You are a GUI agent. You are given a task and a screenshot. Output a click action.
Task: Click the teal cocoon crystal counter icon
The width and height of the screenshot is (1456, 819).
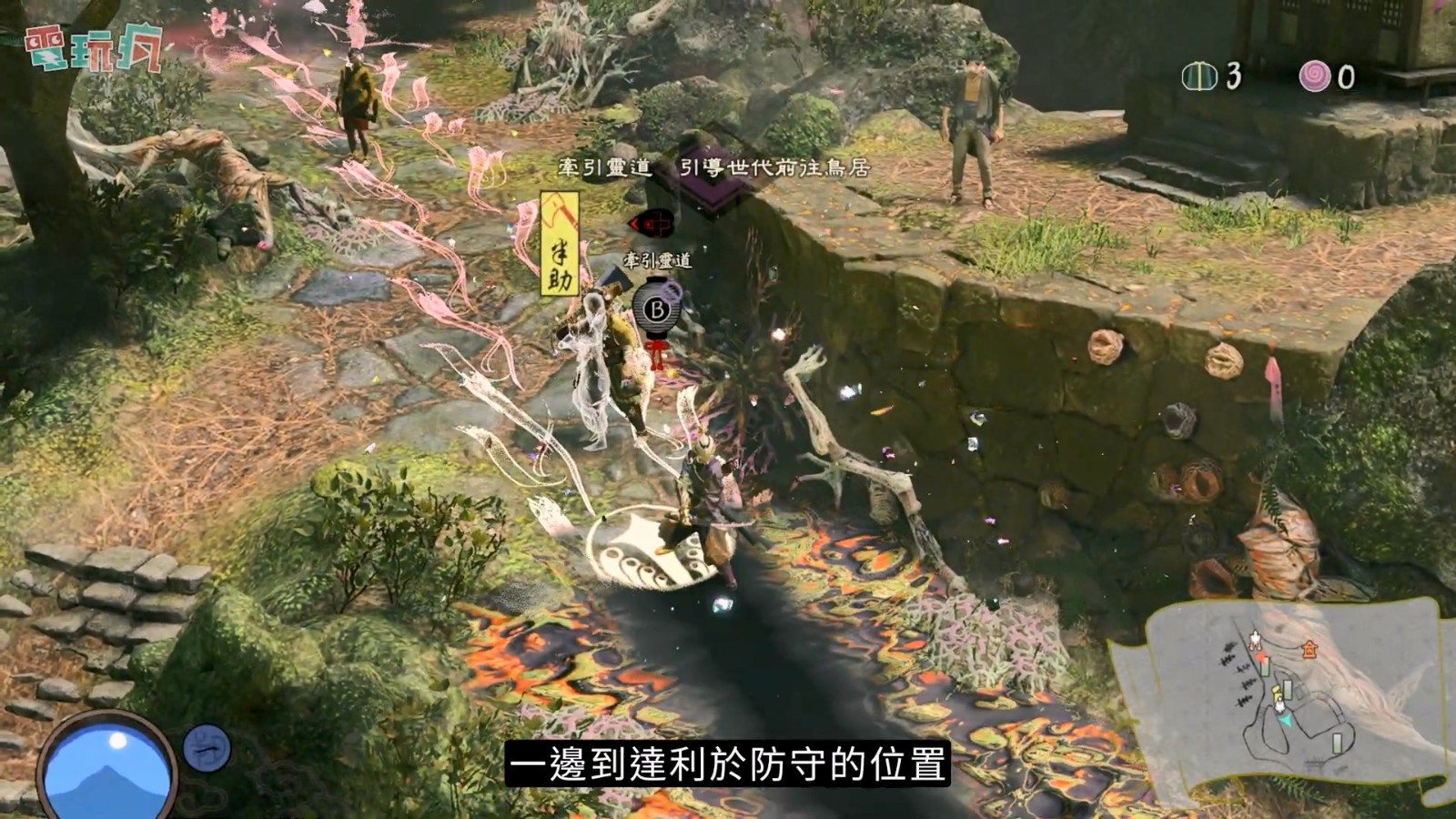tap(1197, 76)
